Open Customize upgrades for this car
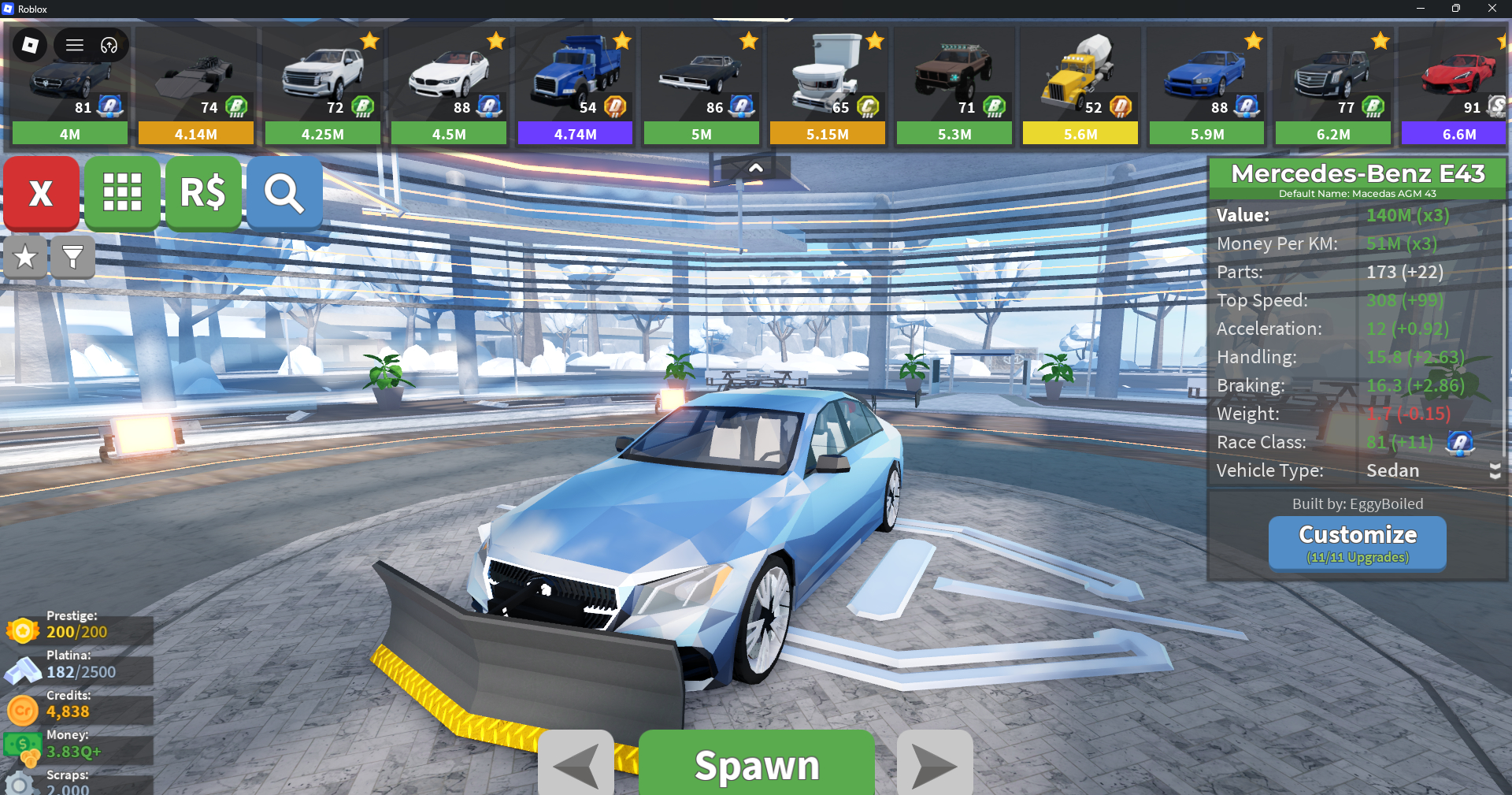Viewport: 1512px width, 795px height. pyautogui.click(x=1357, y=543)
